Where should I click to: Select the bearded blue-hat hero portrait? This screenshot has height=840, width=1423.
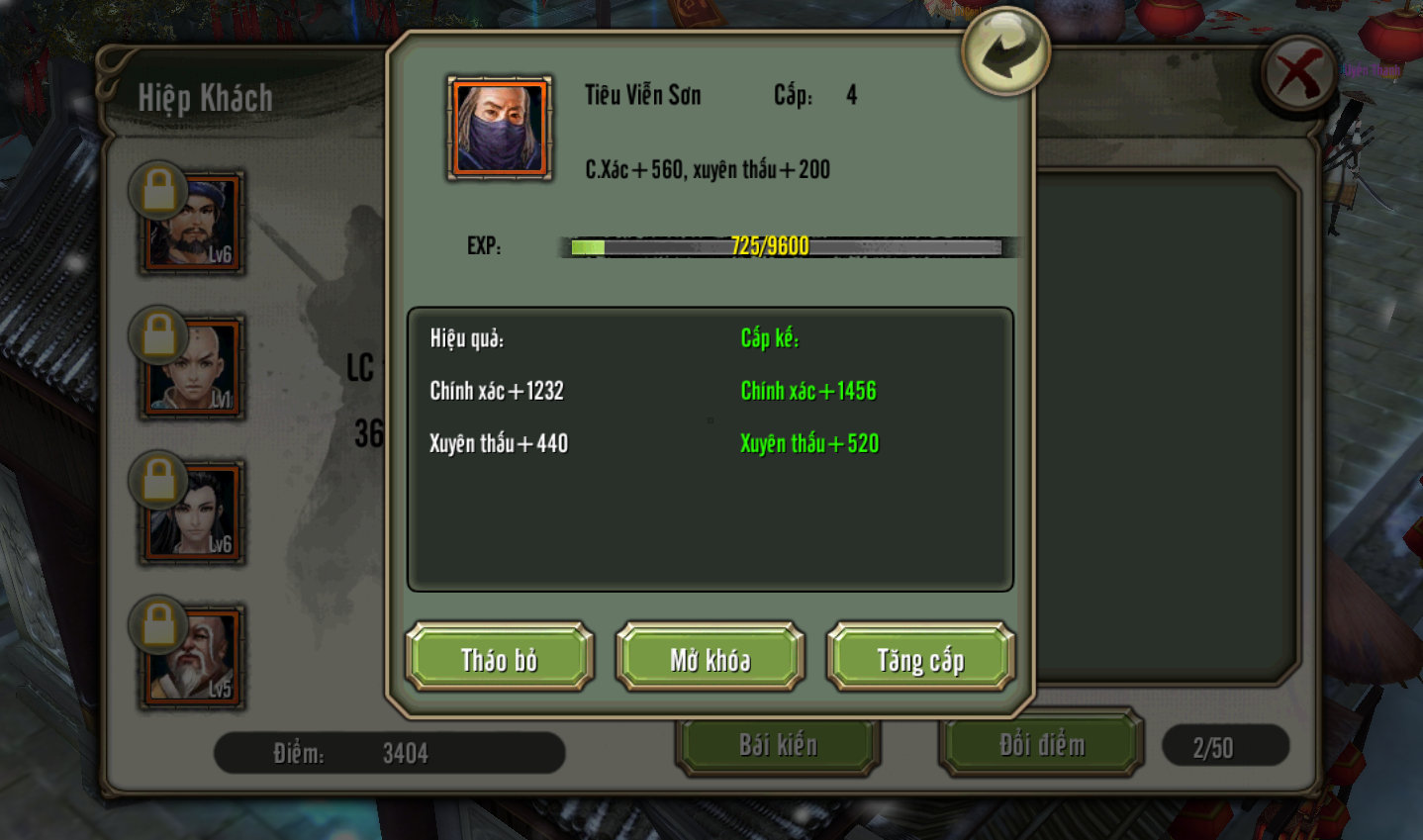pyautogui.click(x=194, y=224)
